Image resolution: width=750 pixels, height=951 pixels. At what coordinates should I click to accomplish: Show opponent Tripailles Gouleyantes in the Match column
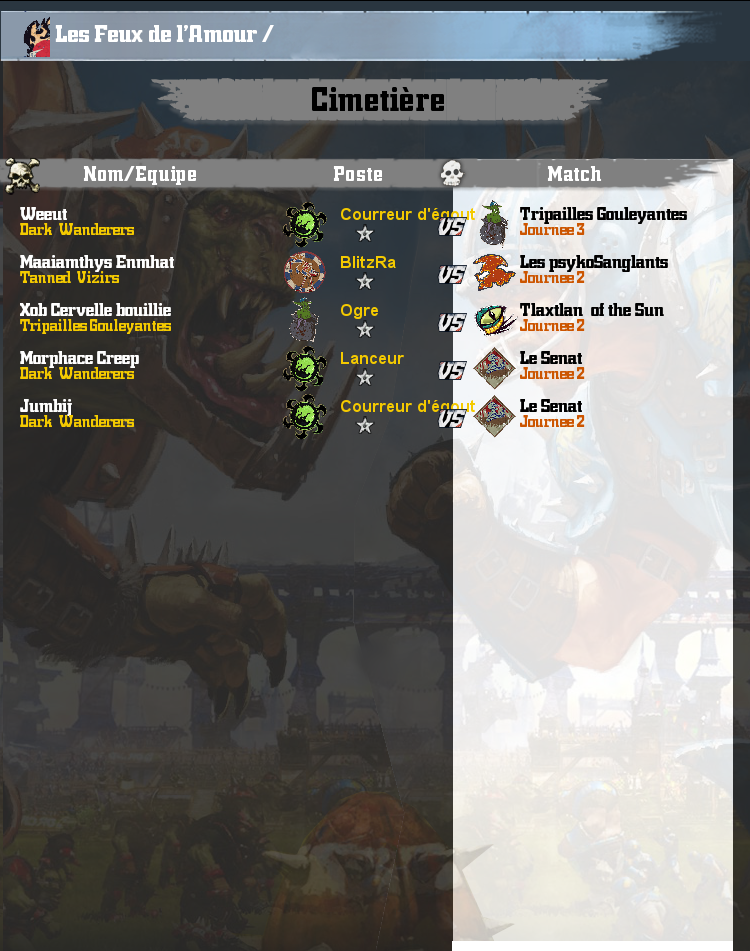[603, 214]
